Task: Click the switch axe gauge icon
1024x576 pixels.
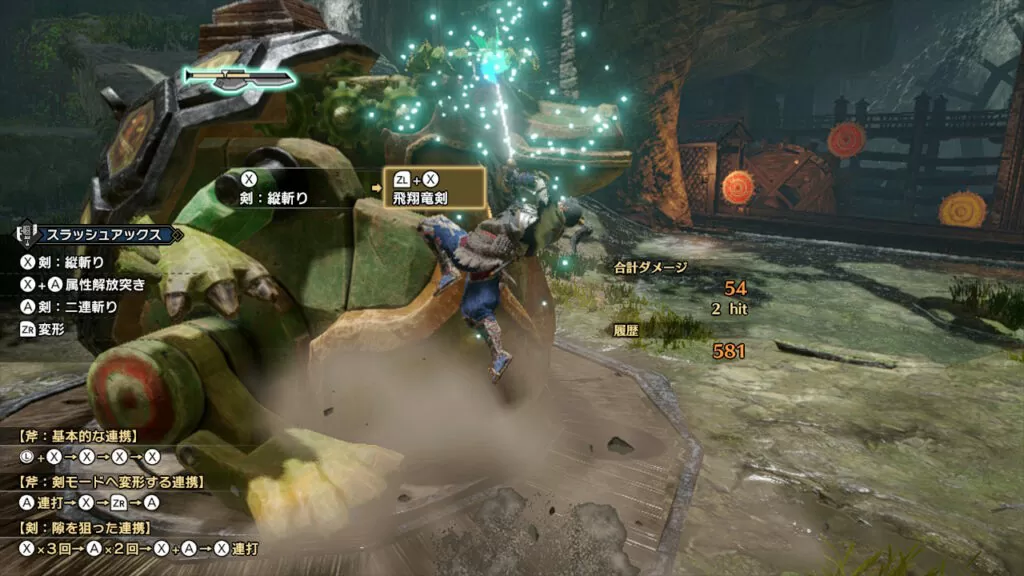Action: pos(239,78)
